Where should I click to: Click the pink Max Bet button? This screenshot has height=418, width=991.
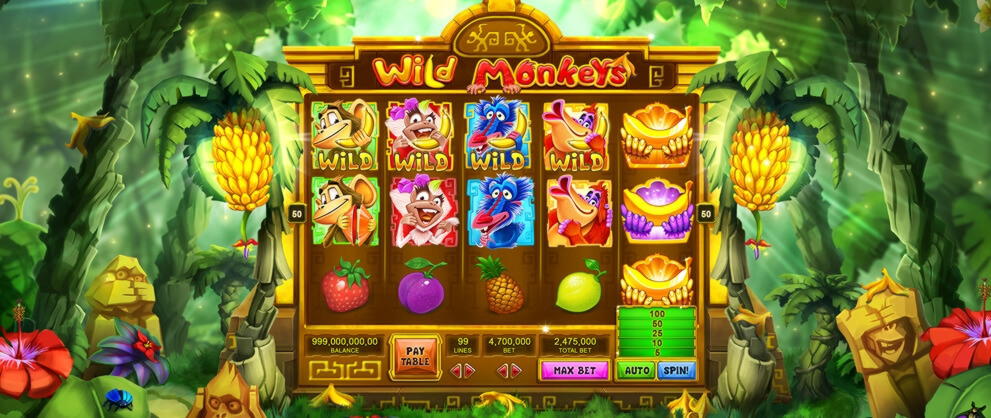click(x=573, y=371)
